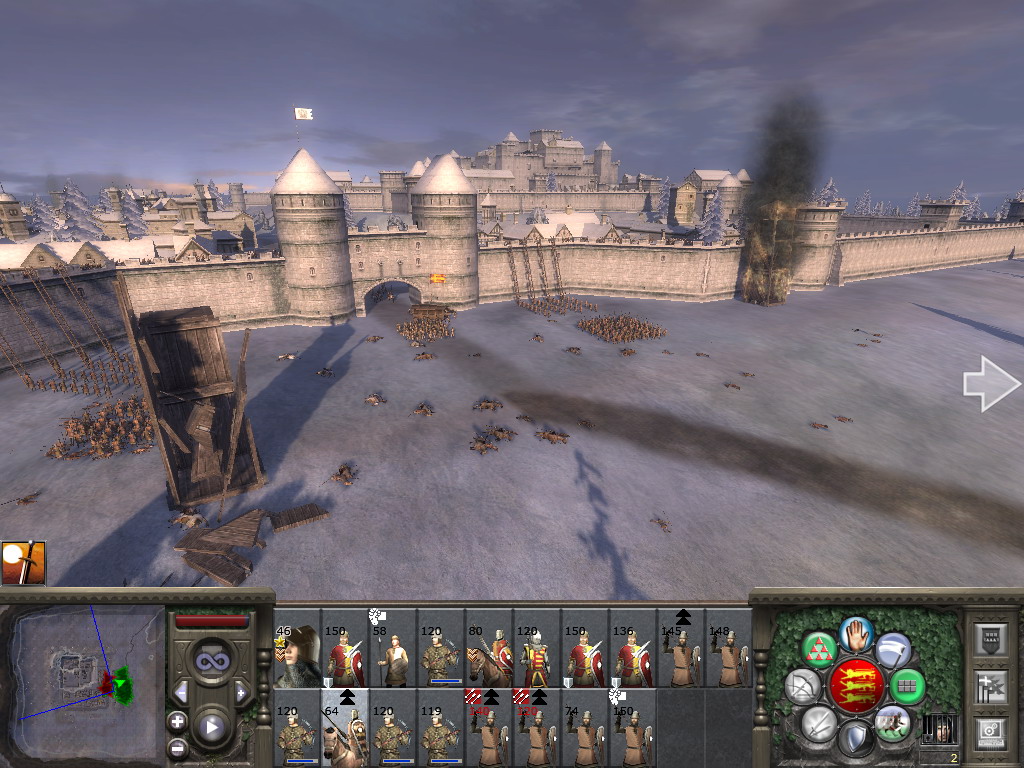Click the central red faction lions emblem
The width and height of the screenshot is (1024, 768).
tap(855, 686)
